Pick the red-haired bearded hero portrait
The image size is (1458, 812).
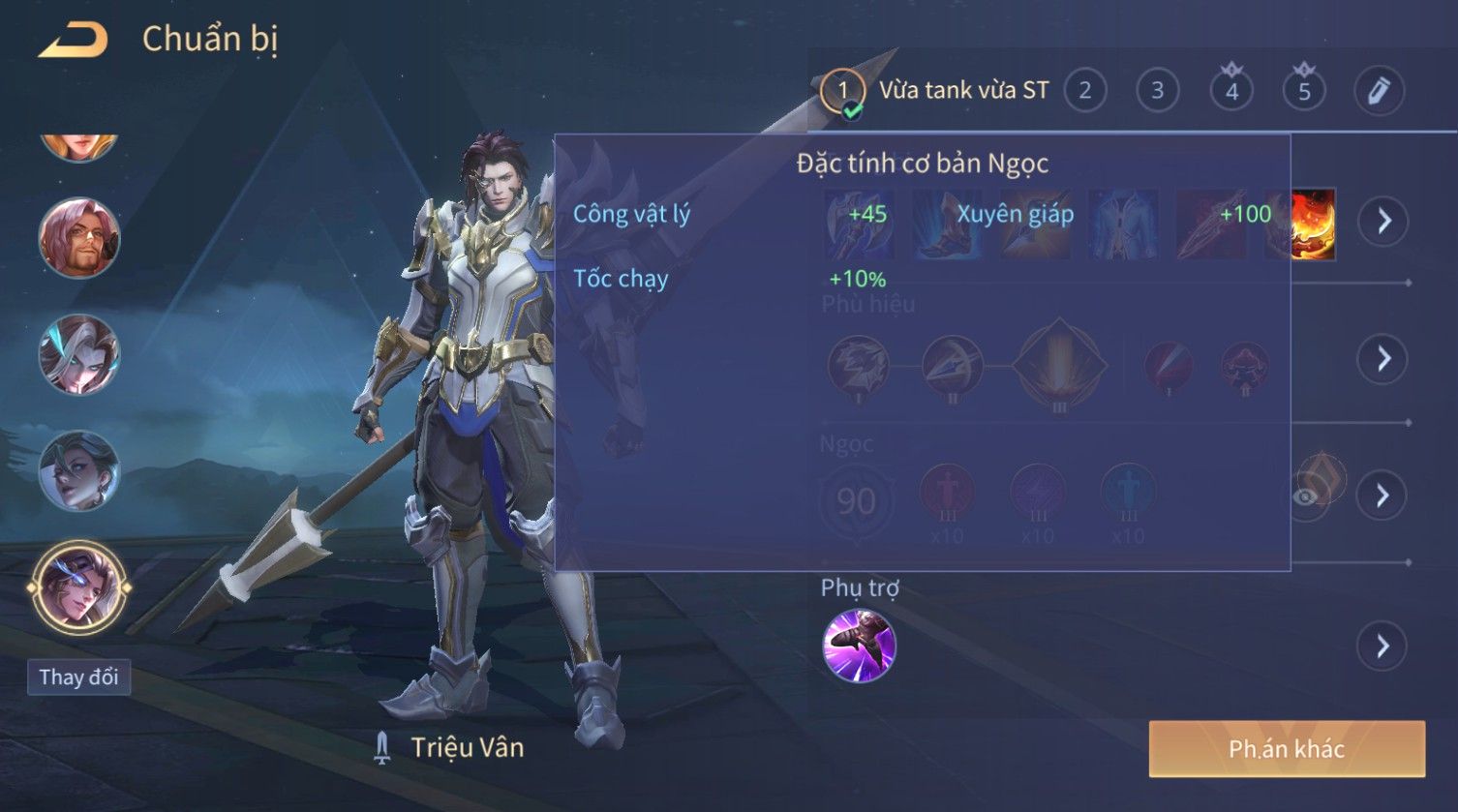pos(78,237)
